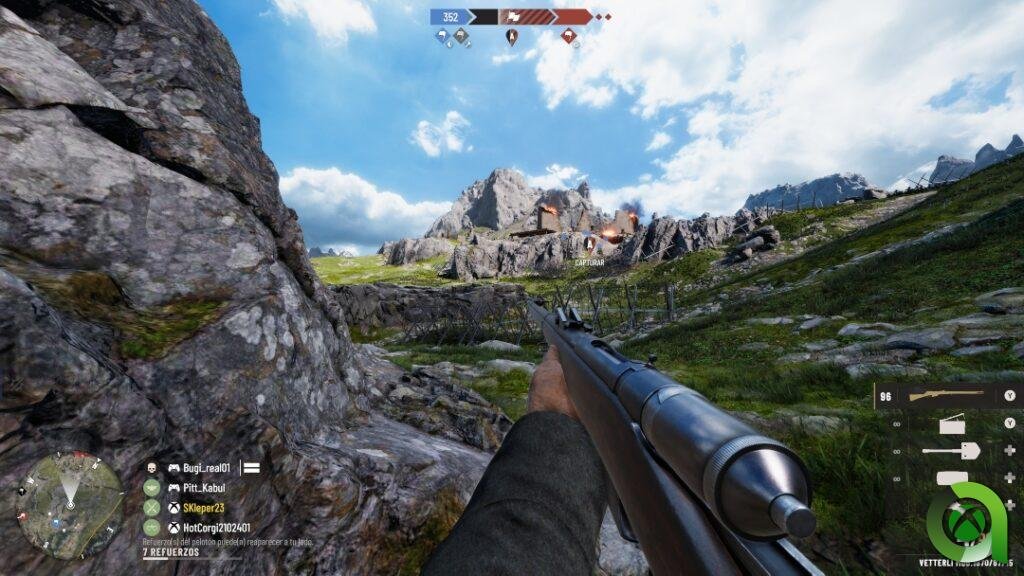Click the red enemy objective diamond
This screenshot has height=576, width=1024.
569,37
